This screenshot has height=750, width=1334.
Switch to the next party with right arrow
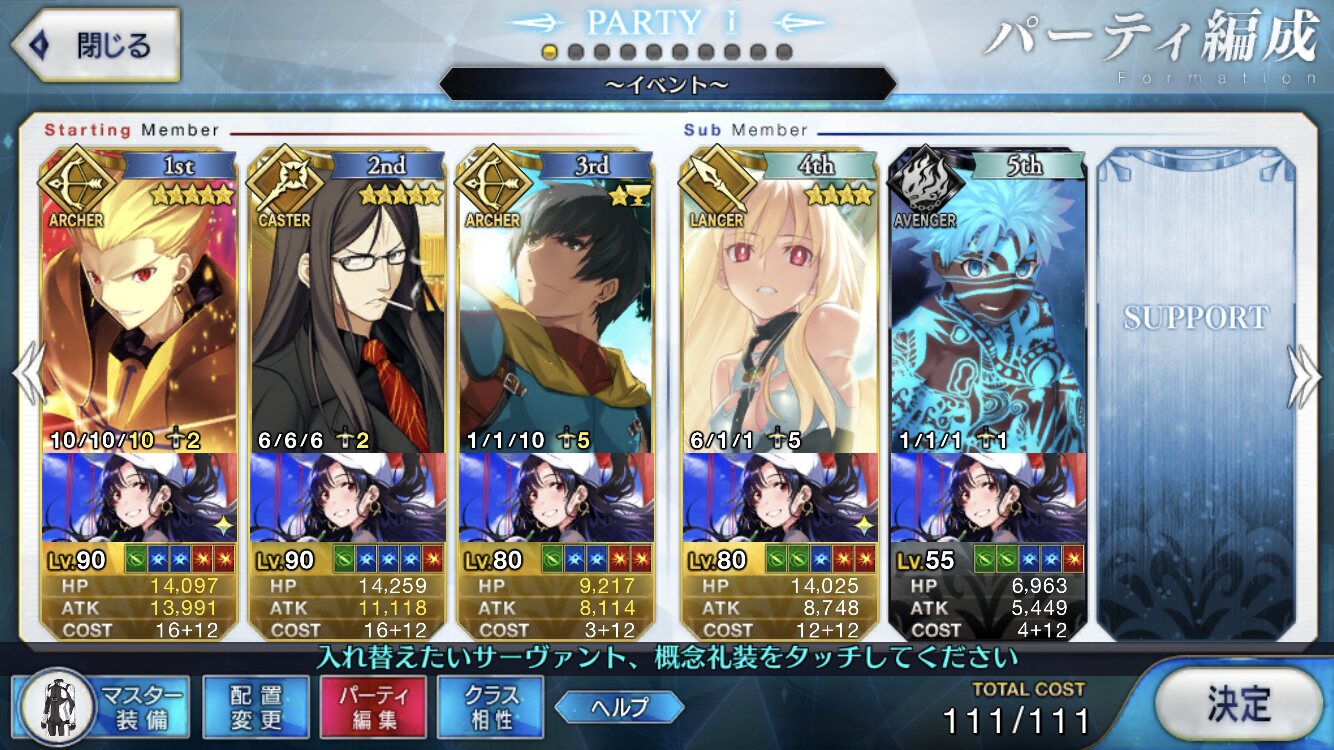pos(1306,375)
